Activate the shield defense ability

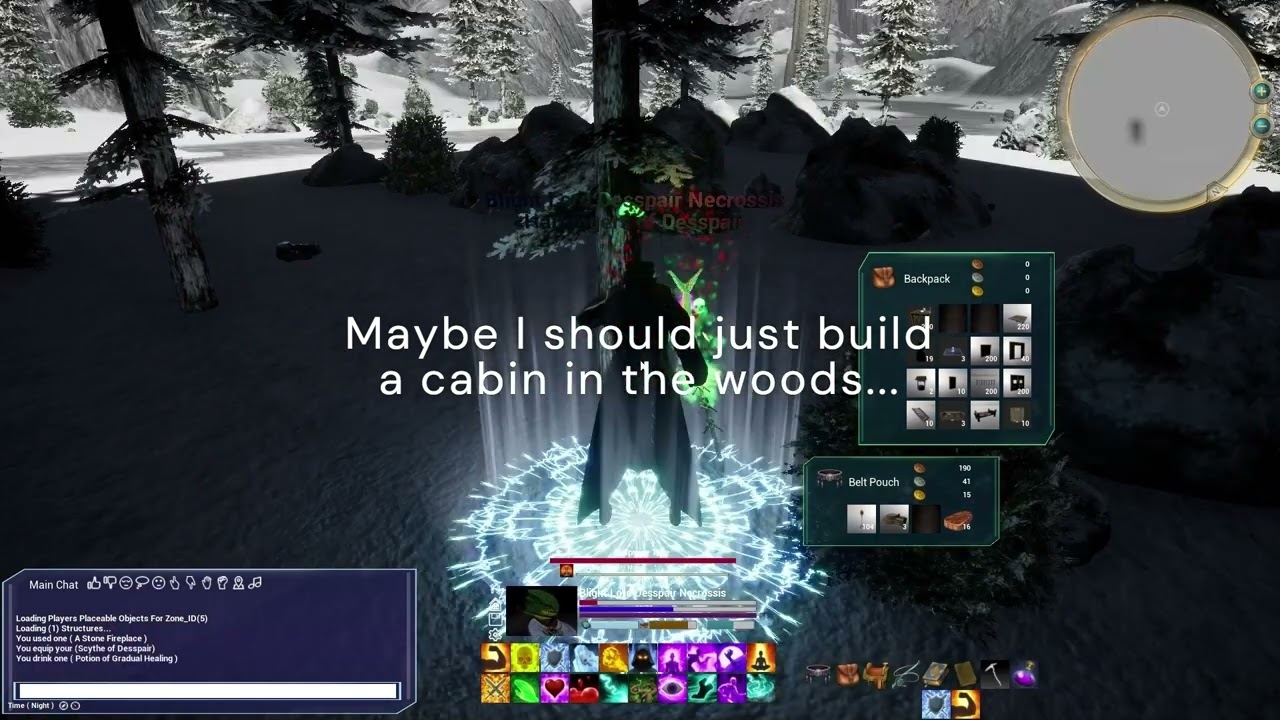point(554,657)
